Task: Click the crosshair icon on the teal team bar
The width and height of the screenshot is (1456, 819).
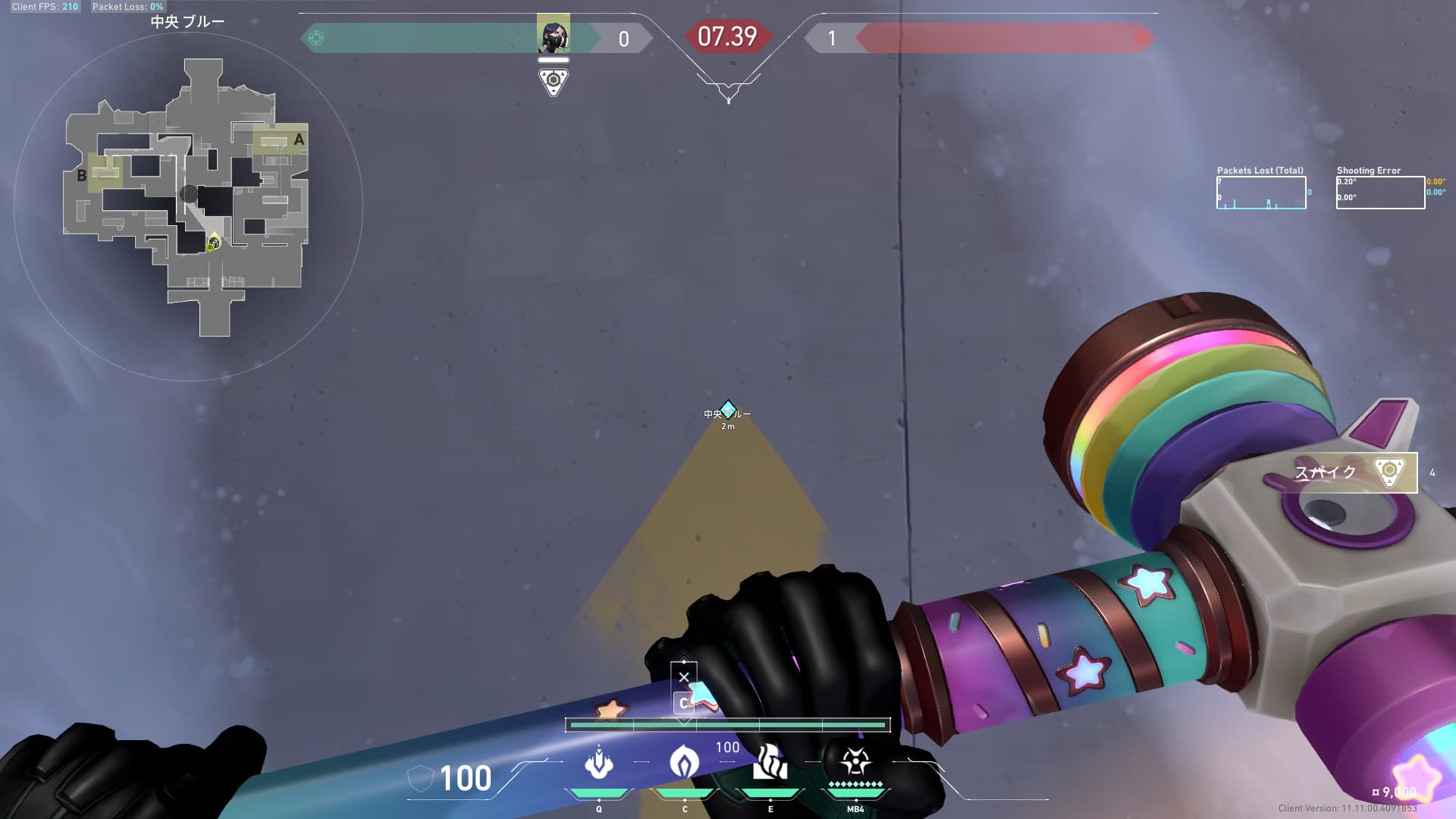Action: (x=317, y=38)
